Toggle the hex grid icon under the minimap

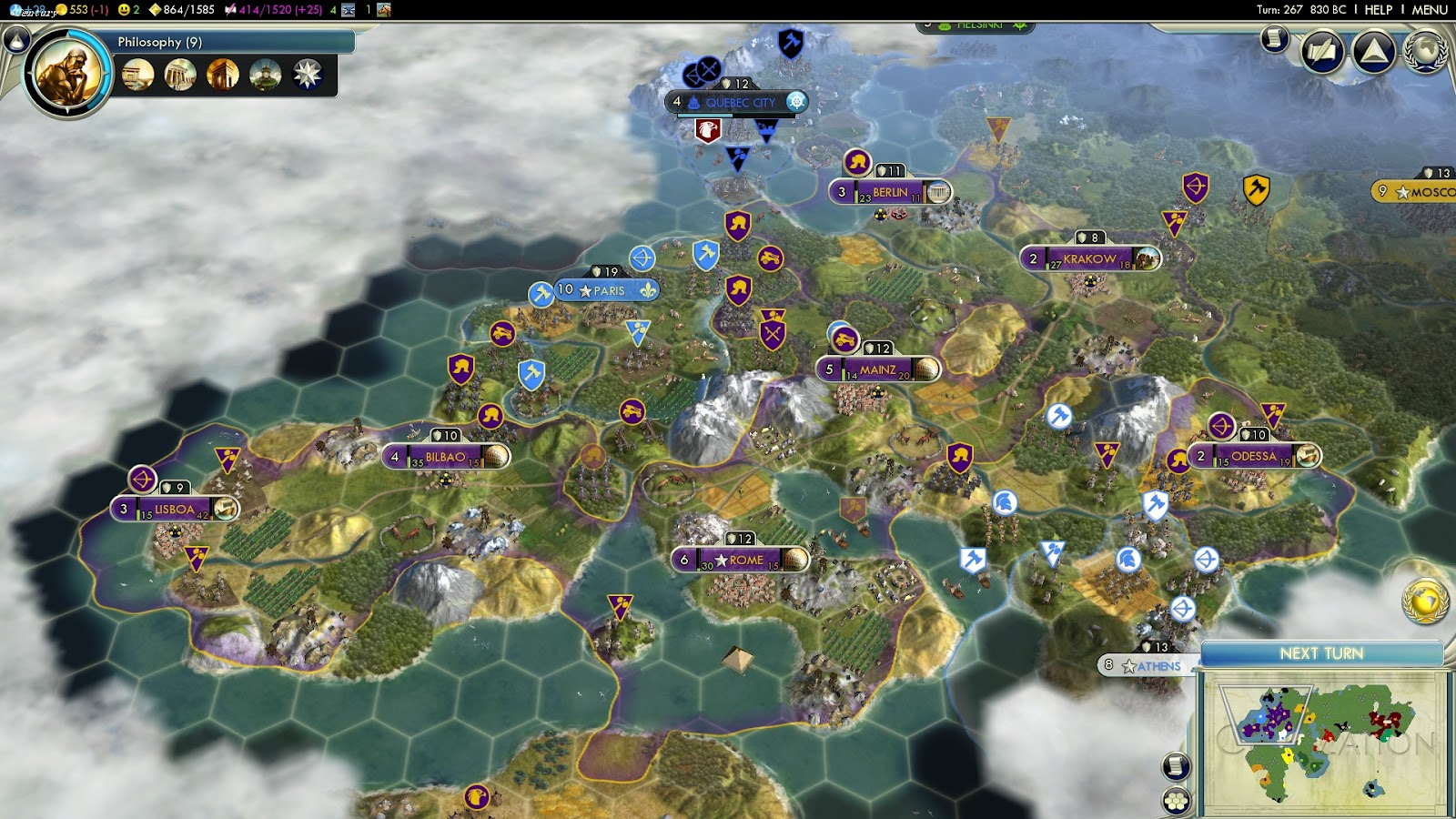pos(1176,802)
